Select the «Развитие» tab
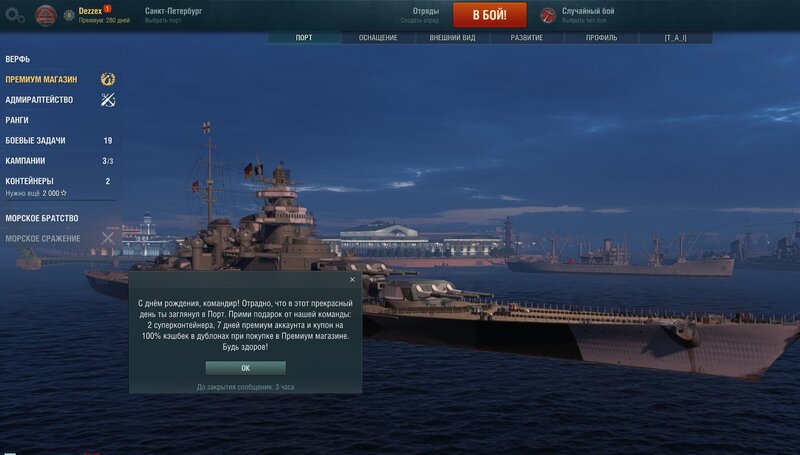Viewport: 800px width, 455px height. click(527, 38)
